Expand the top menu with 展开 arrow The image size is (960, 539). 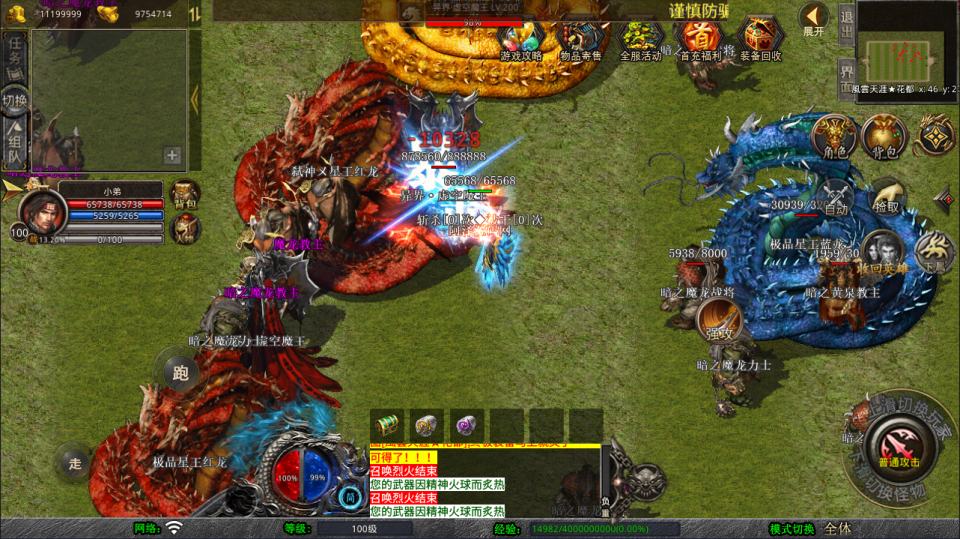[814, 19]
